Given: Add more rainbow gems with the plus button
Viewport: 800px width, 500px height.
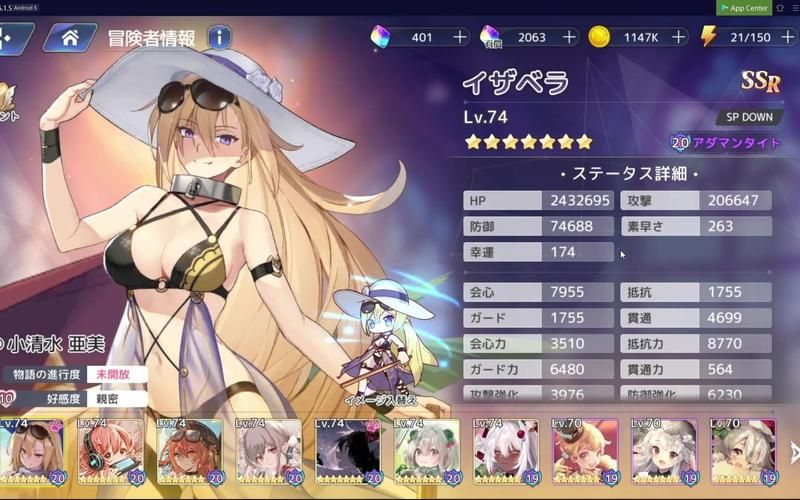Looking at the screenshot, I should point(460,37).
